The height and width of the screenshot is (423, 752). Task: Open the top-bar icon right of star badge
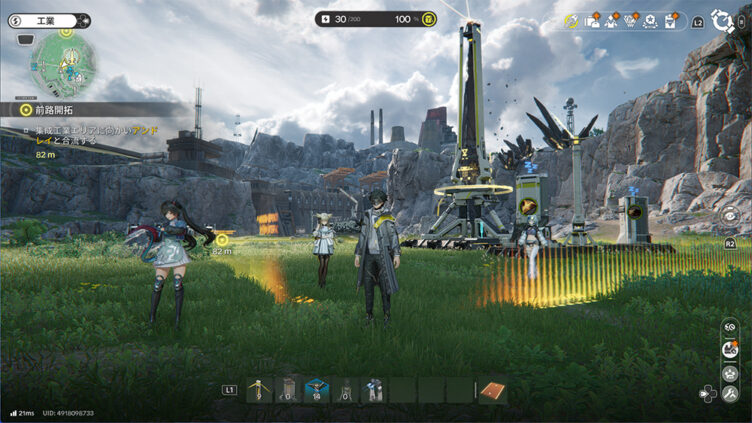673,21
